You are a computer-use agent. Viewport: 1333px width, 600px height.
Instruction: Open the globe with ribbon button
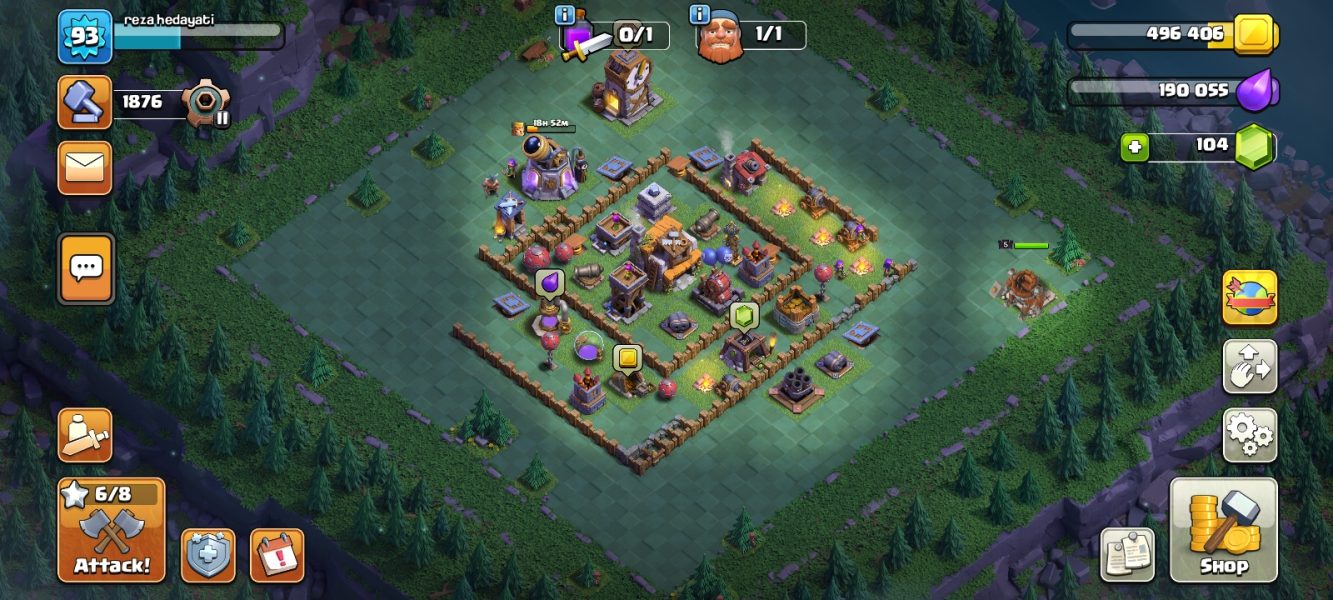(x=1249, y=298)
